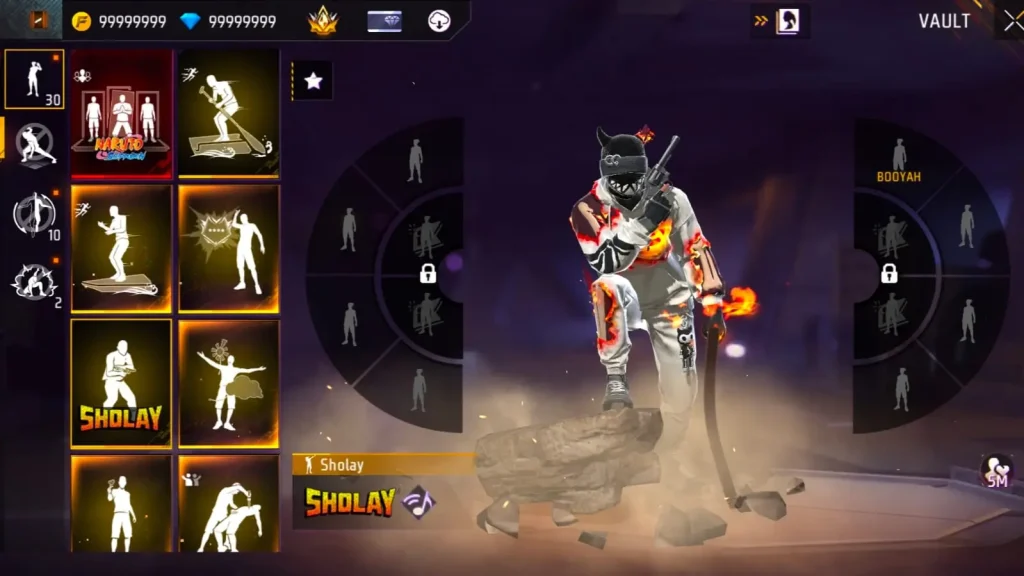This screenshot has width=1024, height=576.
Task: Tap the gold crown rank icon
Action: pos(323,21)
